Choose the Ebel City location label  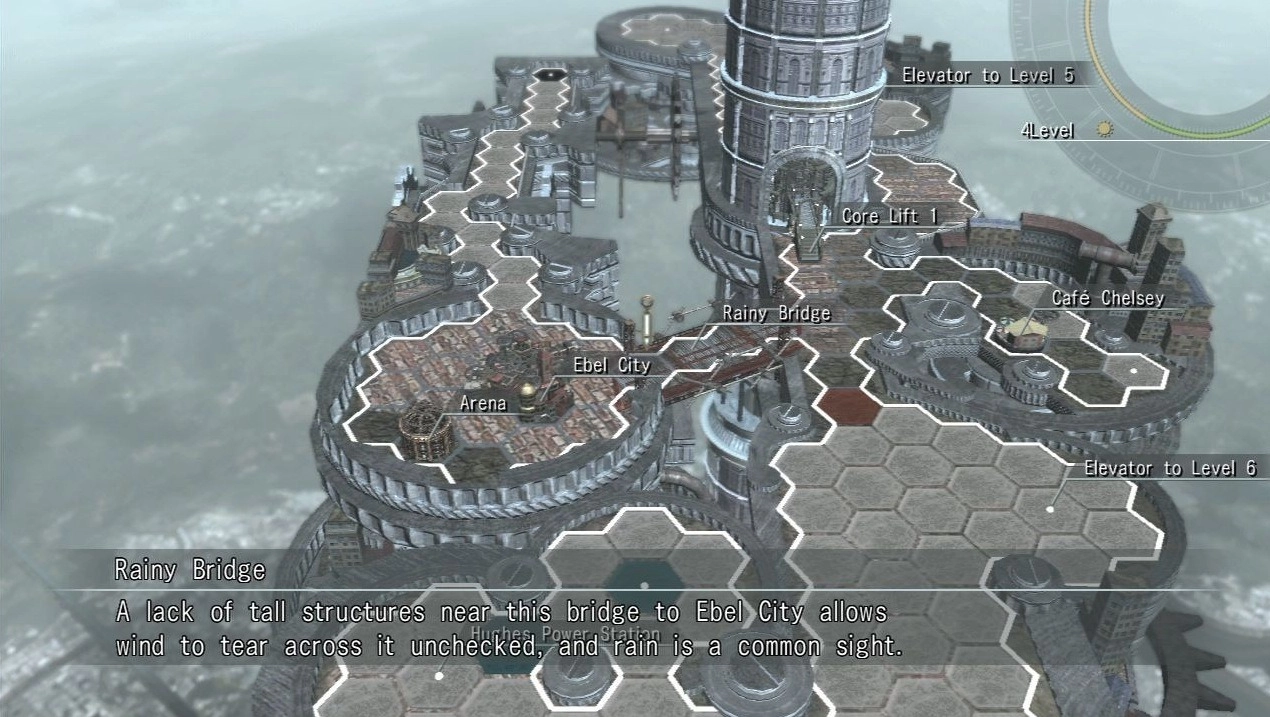(611, 366)
